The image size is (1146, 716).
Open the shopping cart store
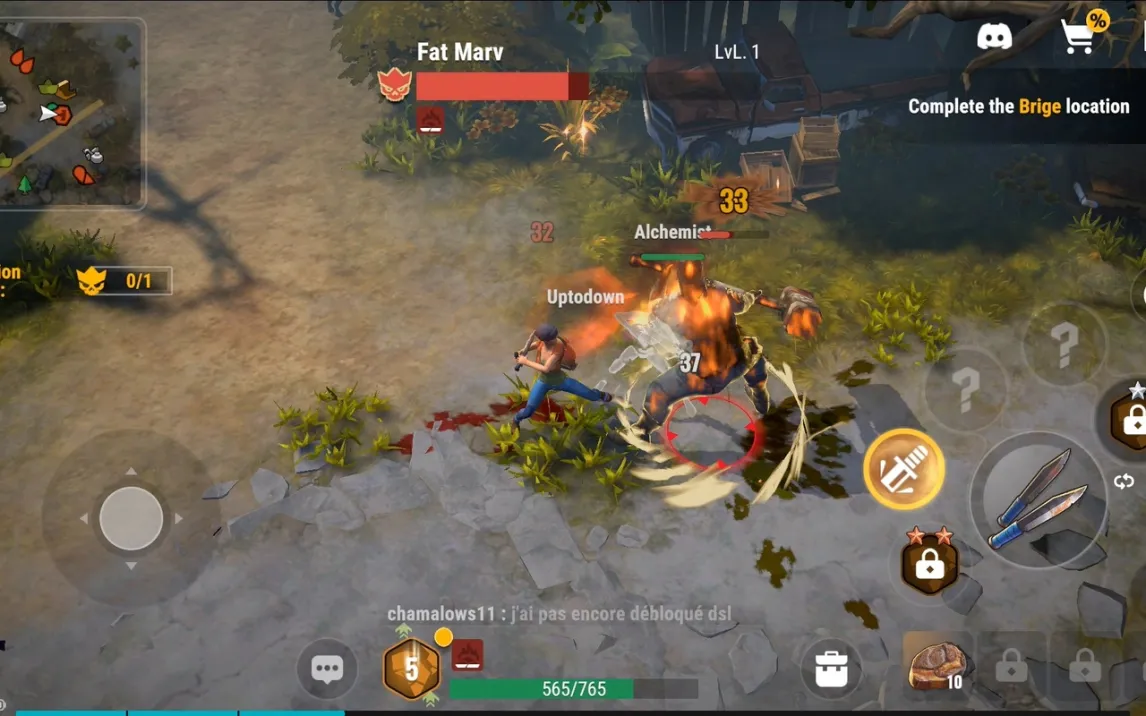pyautogui.click(x=1078, y=37)
